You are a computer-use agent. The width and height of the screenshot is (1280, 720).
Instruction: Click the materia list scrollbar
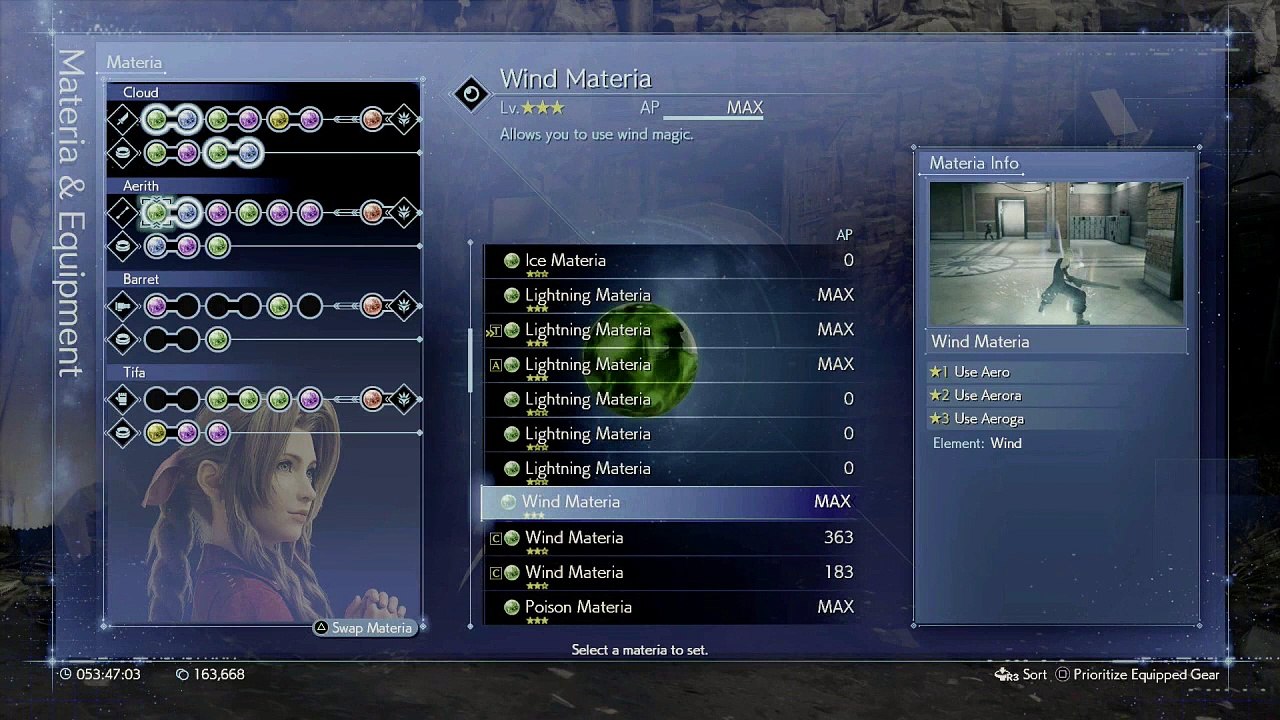coord(470,360)
